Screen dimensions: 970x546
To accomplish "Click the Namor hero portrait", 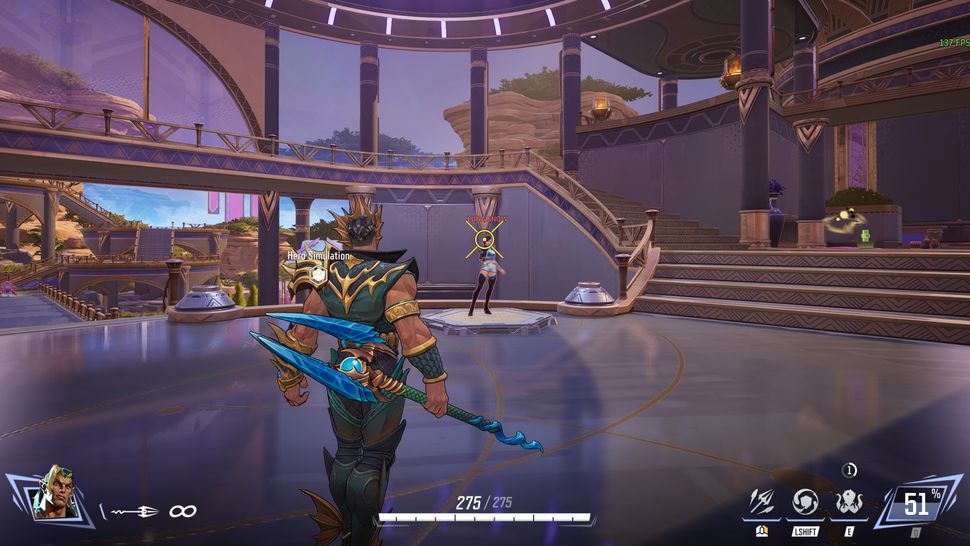I will [46, 495].
